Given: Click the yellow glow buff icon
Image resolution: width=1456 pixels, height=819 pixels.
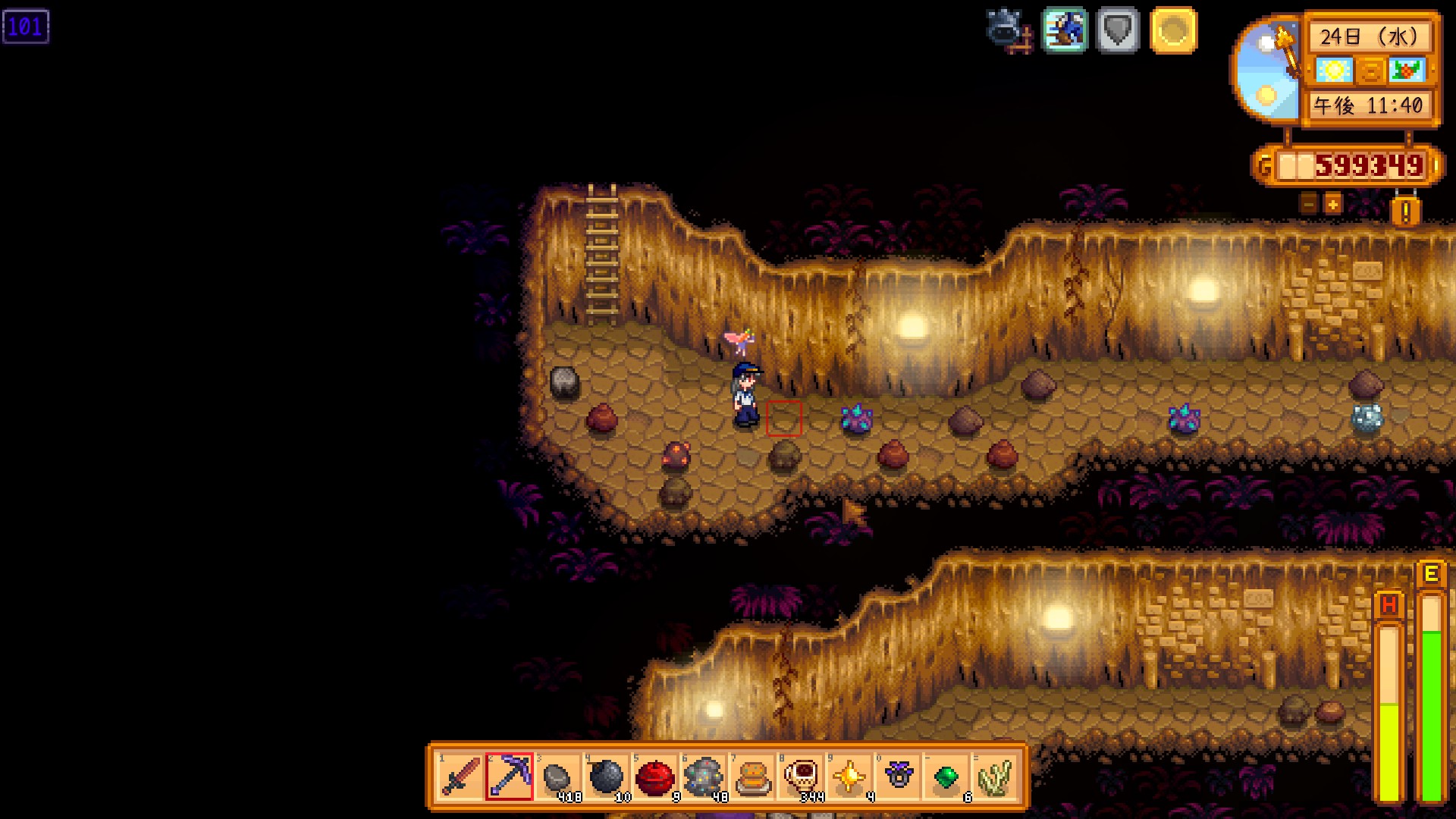Looking at the screenshot, I should tap(1173, 30).
